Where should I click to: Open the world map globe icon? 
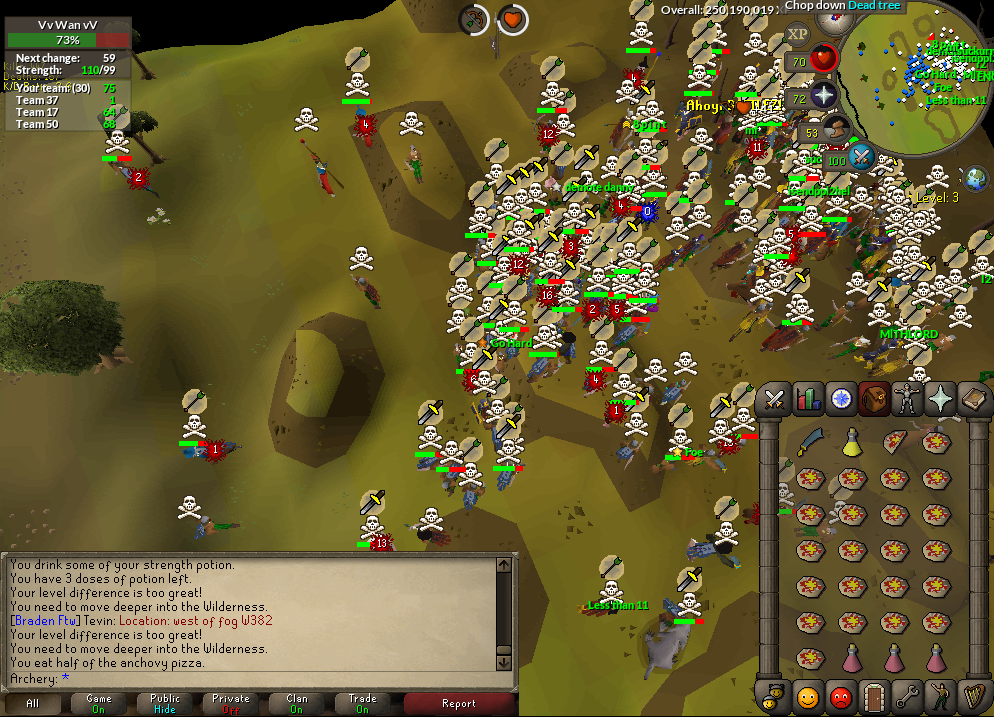pos(975,178)
